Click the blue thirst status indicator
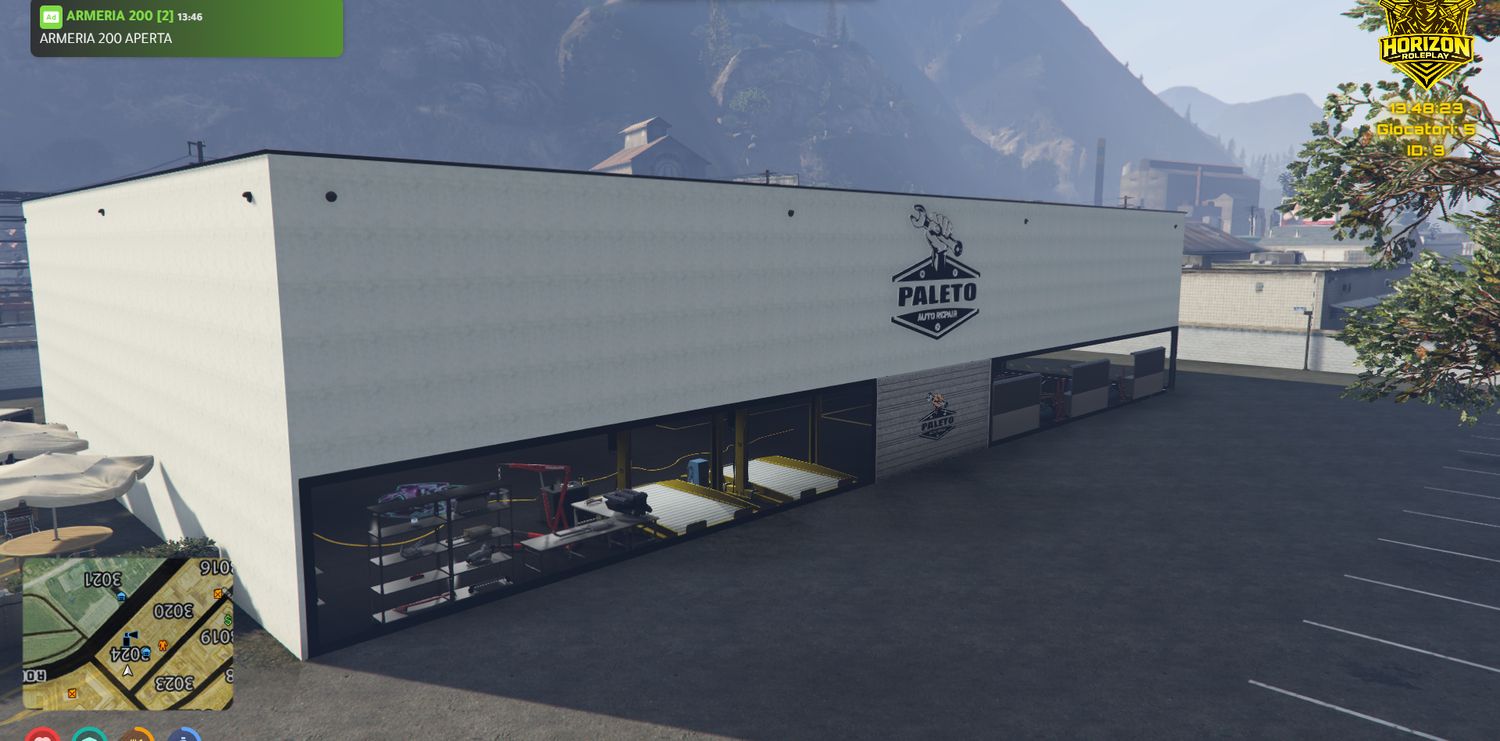 coord(183,739)
